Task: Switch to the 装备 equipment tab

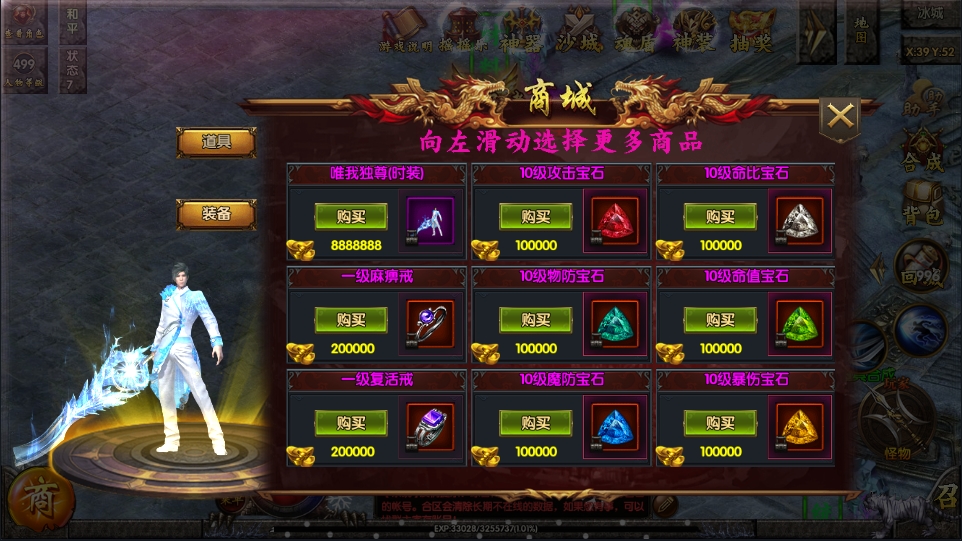Action: pyautogui.click(x=216, y=213)
